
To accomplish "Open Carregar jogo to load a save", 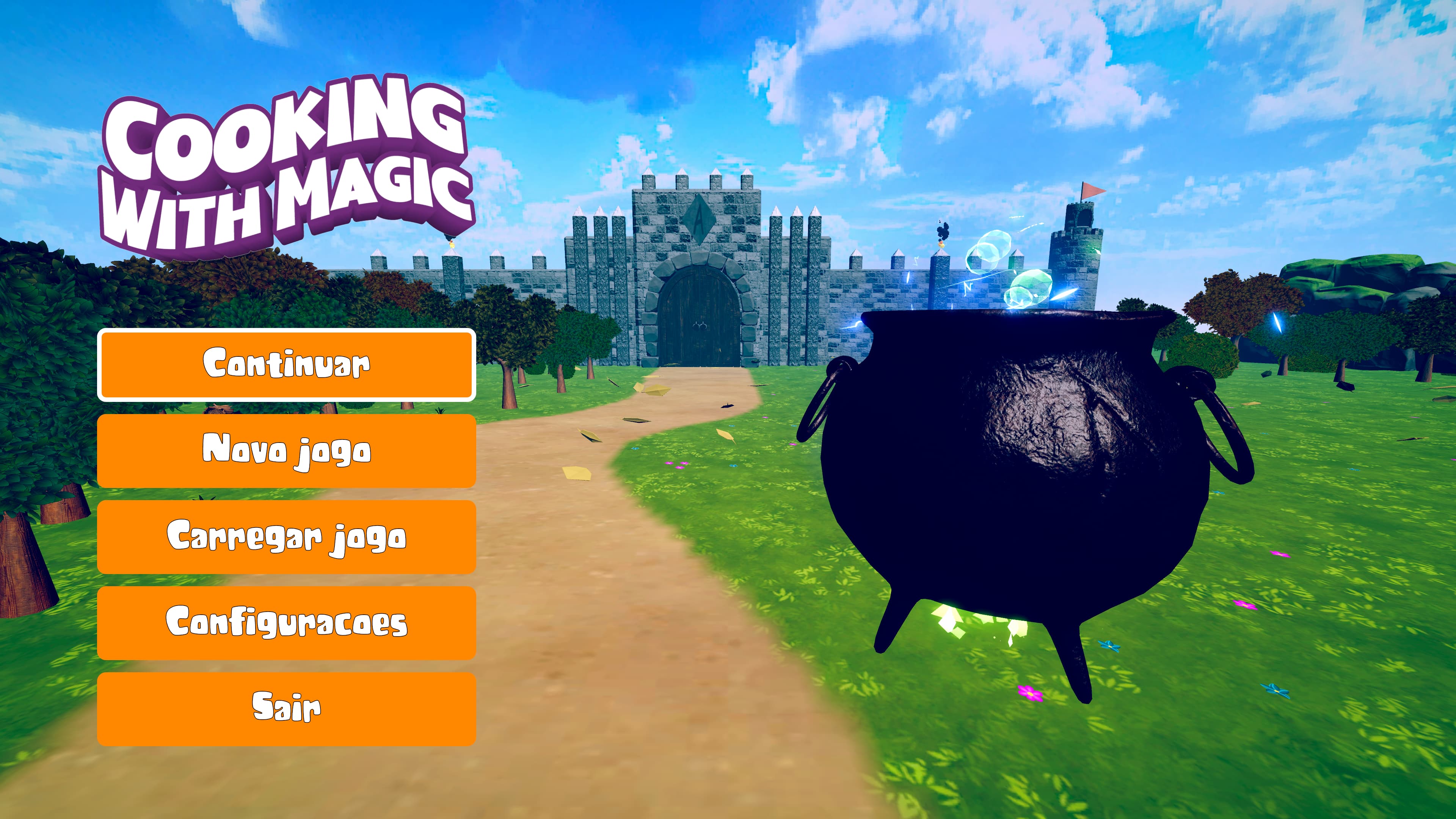I will tap(287, 537).
